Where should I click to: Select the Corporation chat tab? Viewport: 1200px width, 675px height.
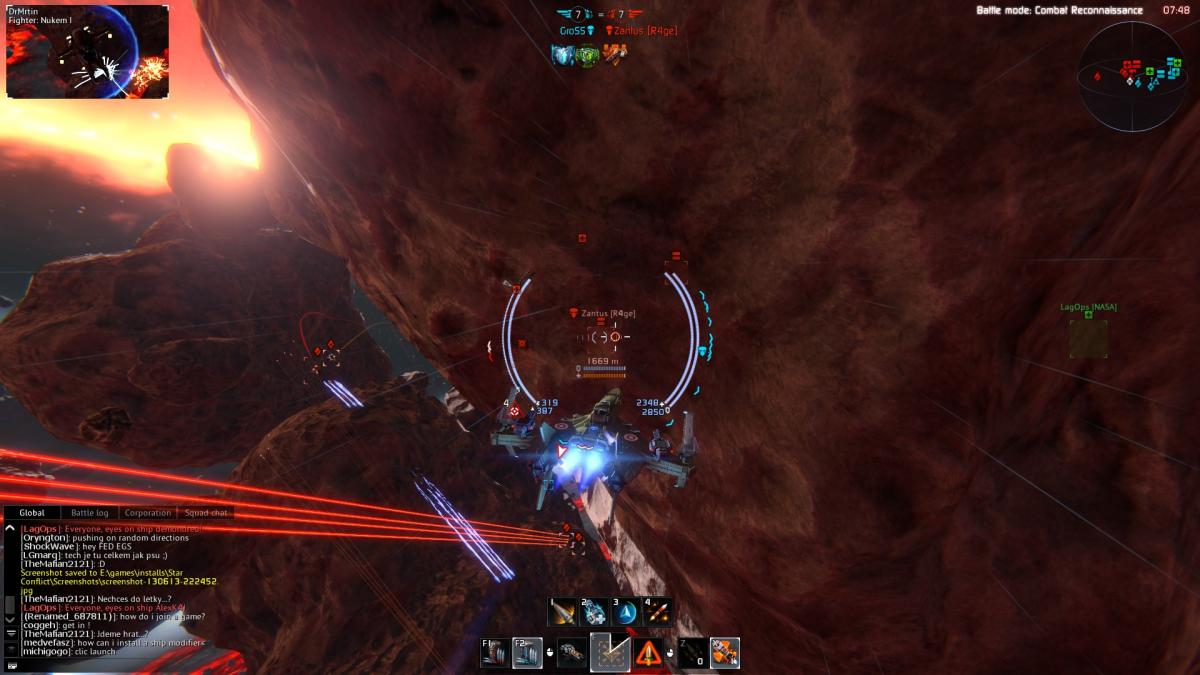148,513
